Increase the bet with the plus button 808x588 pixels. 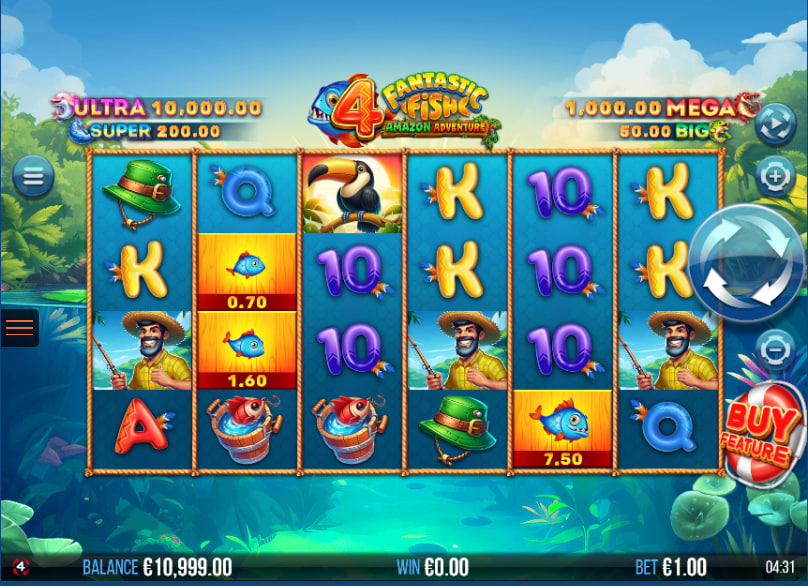(x=775, y=177)
